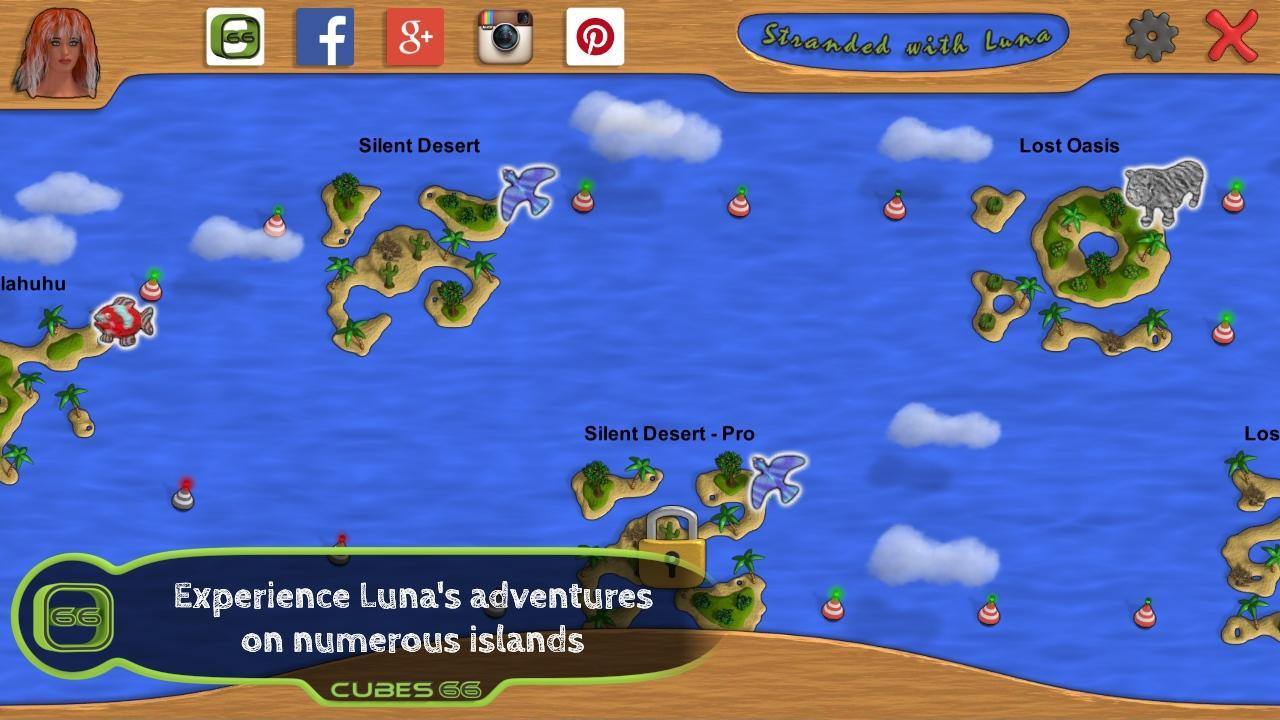1280x720 pixels.
Task: Click the blue bird above Silent Desert
Action: pos(523,190)
